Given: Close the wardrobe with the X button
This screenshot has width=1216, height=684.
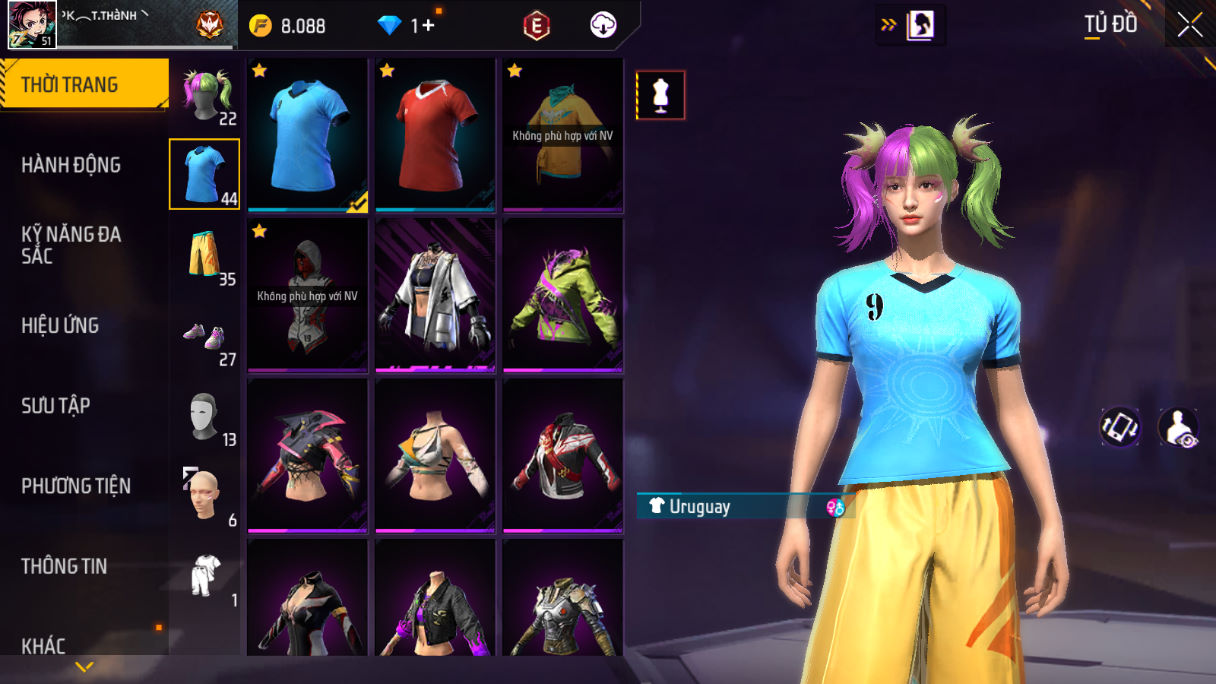Looking at the screenshot, I should [1189, 25].
